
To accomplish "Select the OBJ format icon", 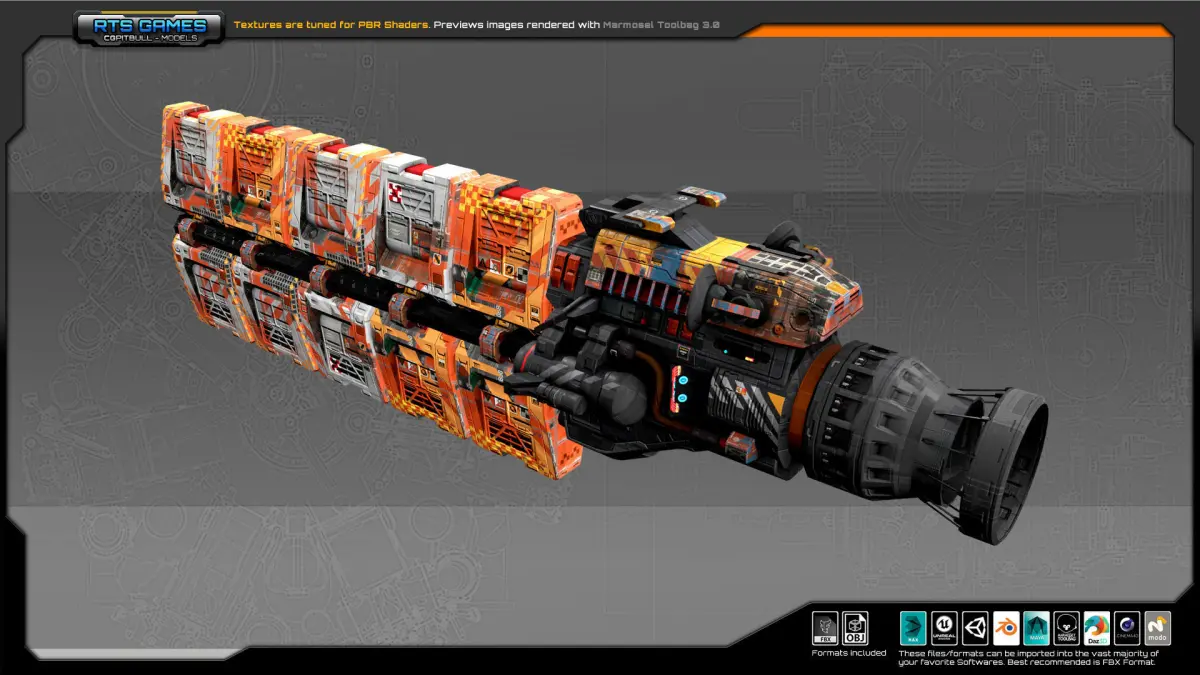I will pyautogui.click(x=855, y=628).
